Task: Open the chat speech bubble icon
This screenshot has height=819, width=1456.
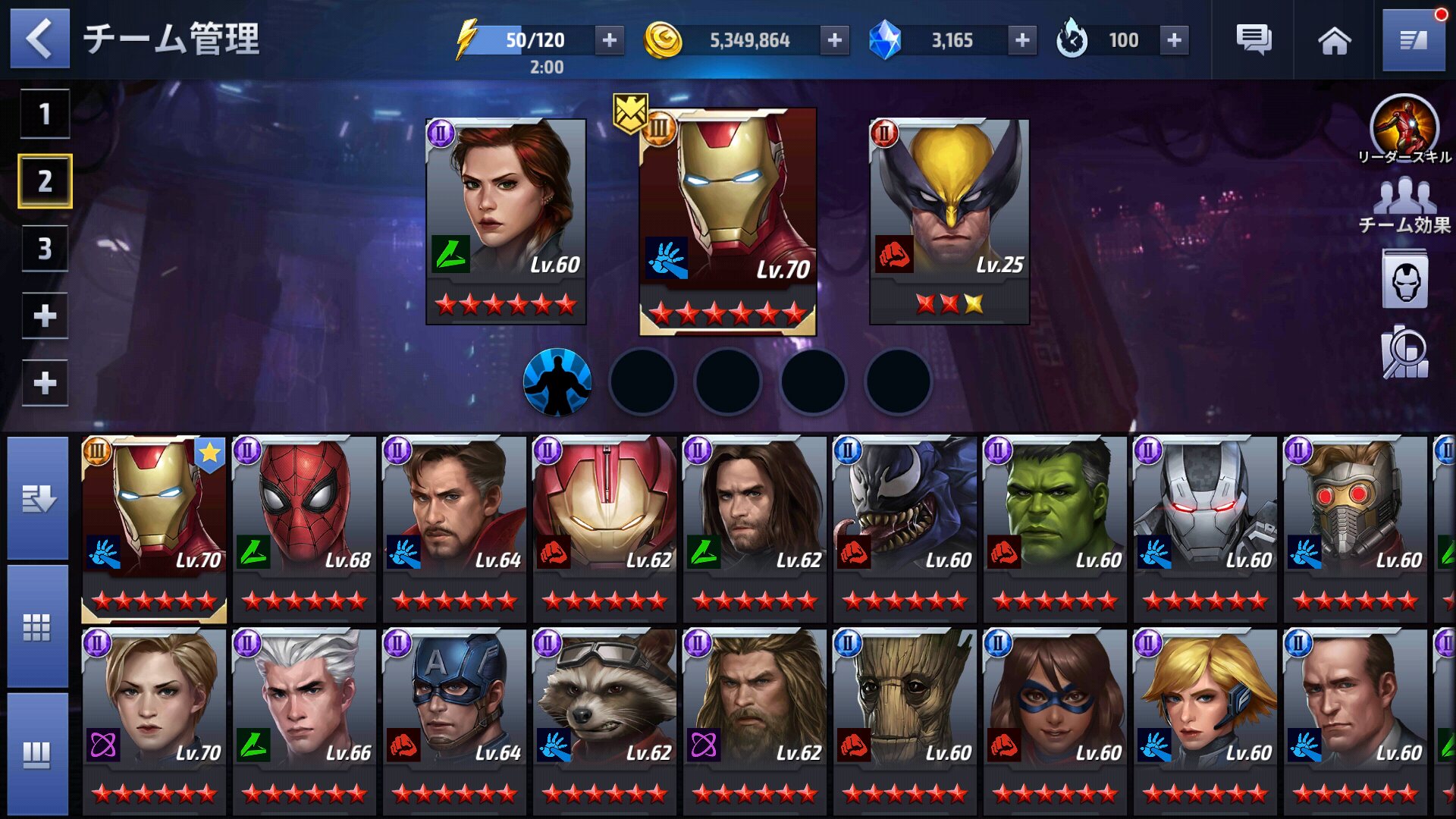Action: pyautogui.click(x=1254, y=40)
